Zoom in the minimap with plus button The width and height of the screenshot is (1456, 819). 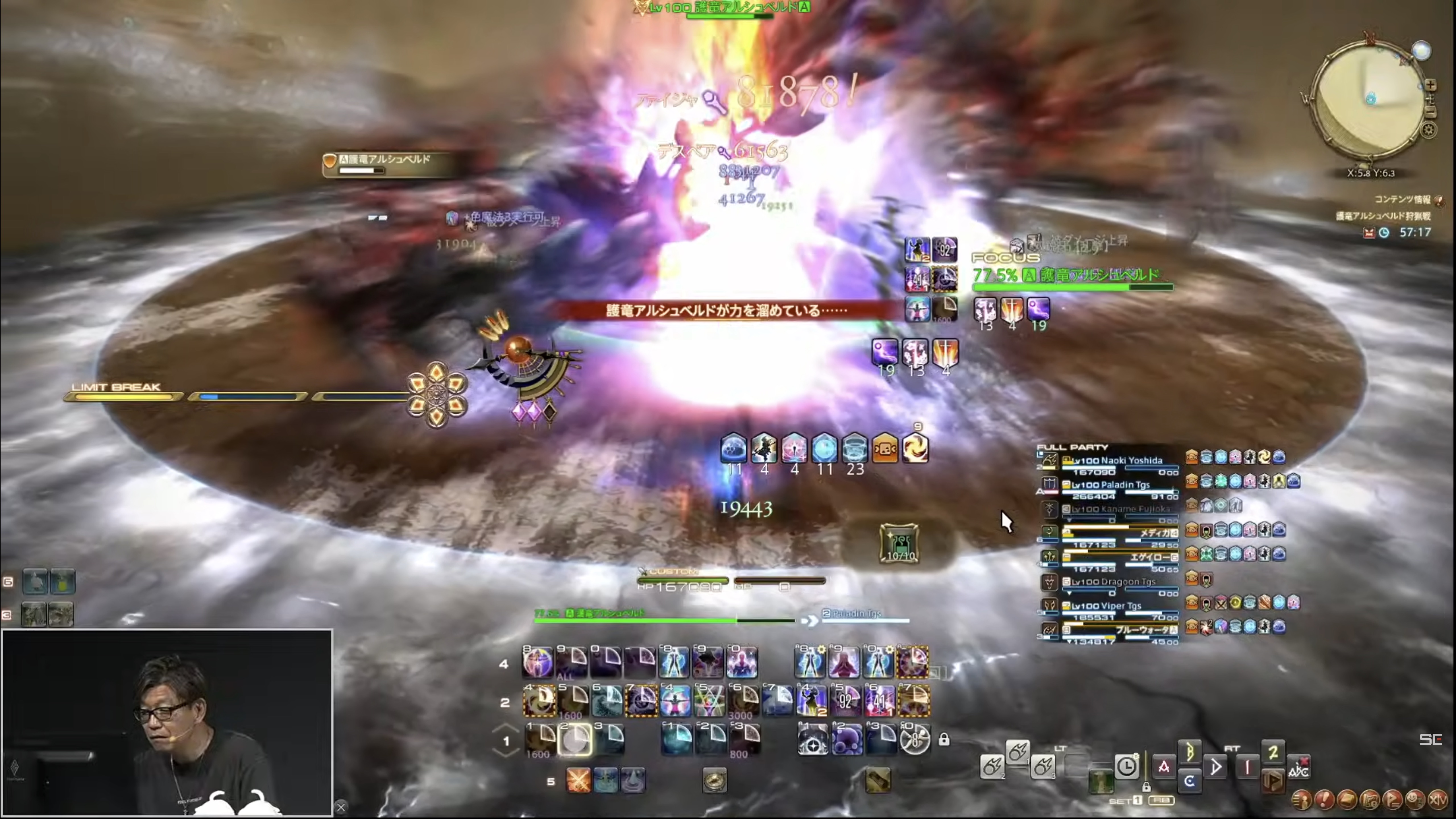pyautogui.click(x=1430, y=85)
